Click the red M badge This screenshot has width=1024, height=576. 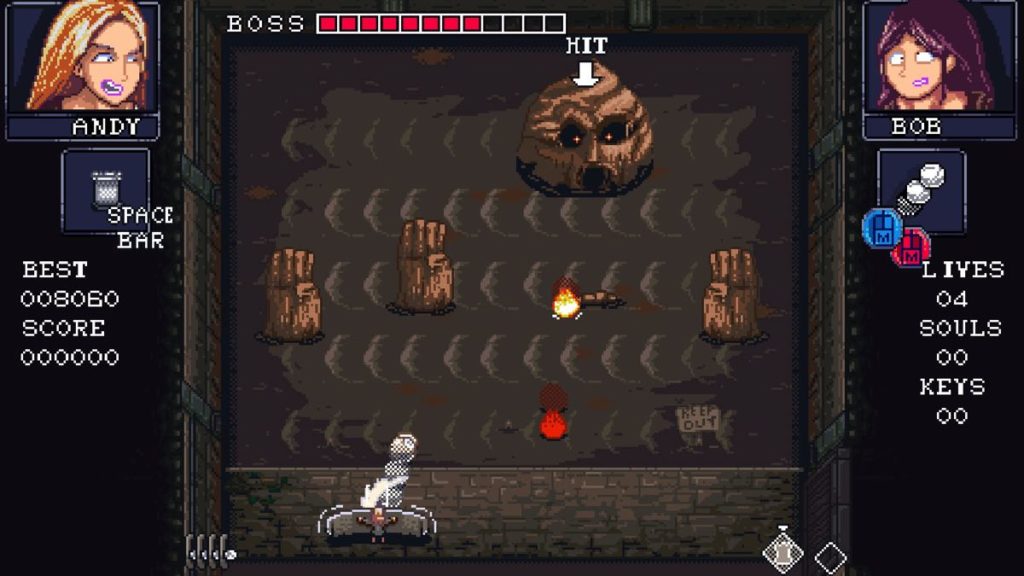point(911,248)
